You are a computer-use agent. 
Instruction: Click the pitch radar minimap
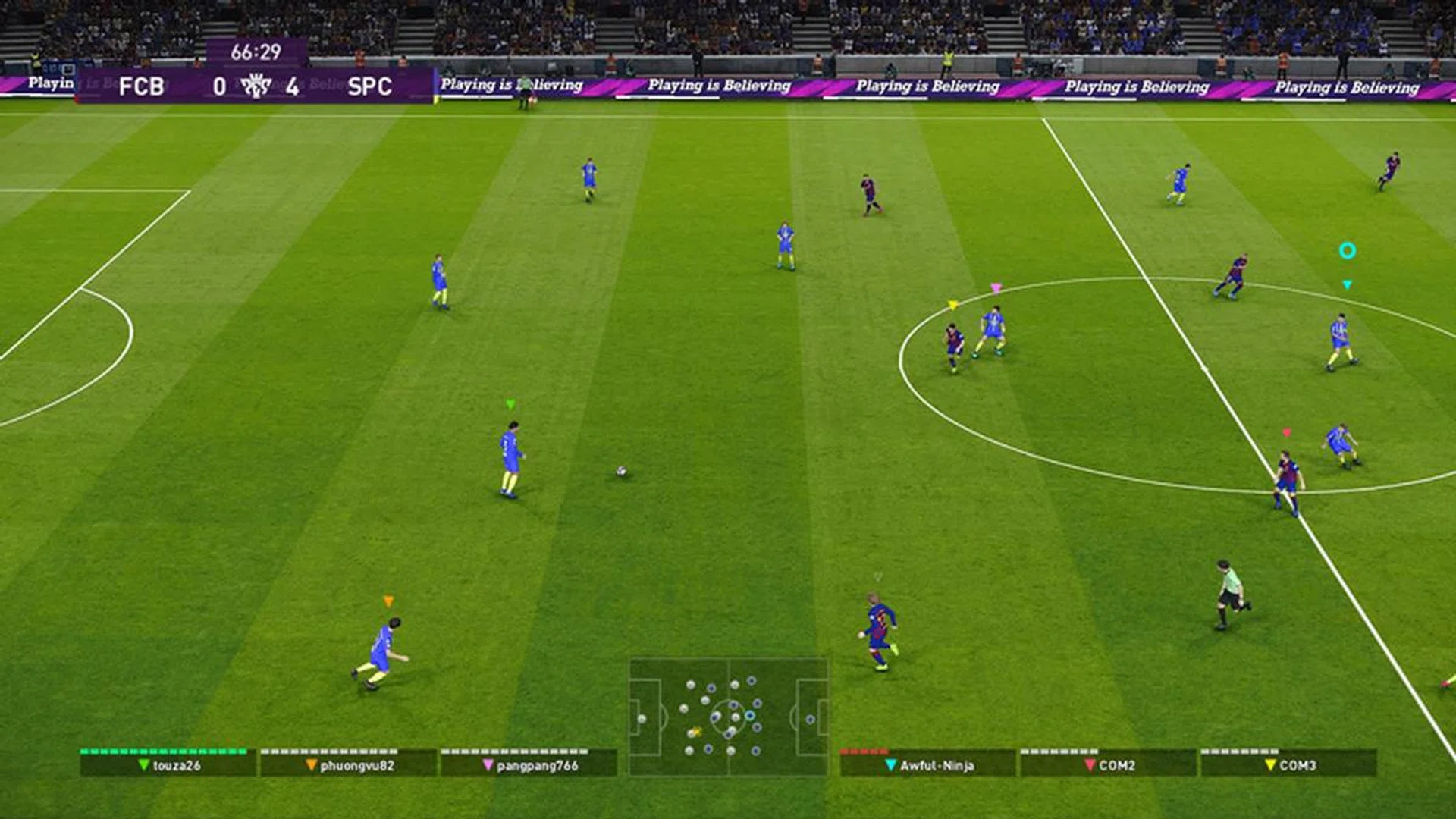pos(728,717)
